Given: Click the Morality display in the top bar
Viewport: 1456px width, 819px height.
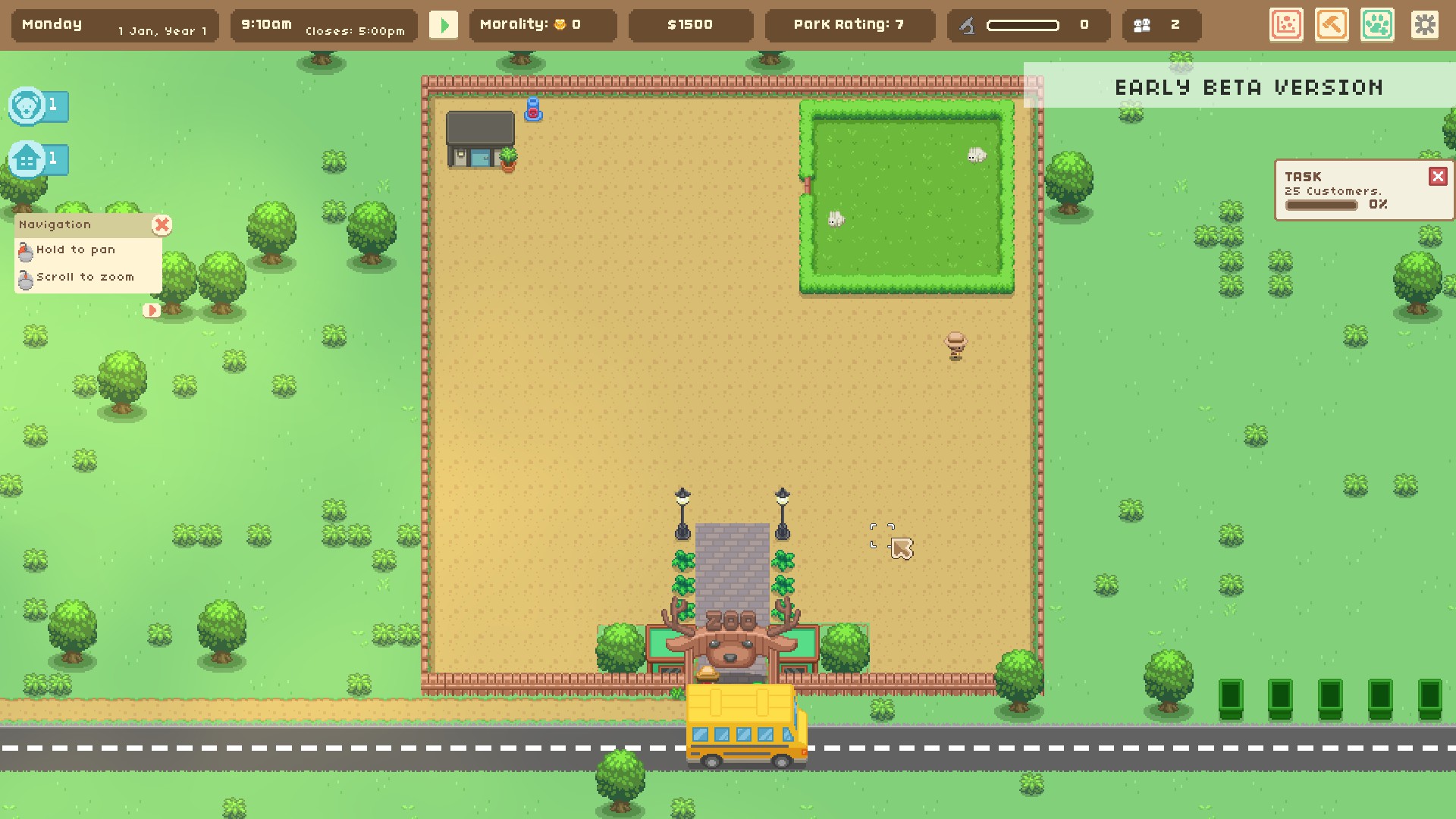Looking at the screenshot, I should pyautogui.click(x=543, y=24).
